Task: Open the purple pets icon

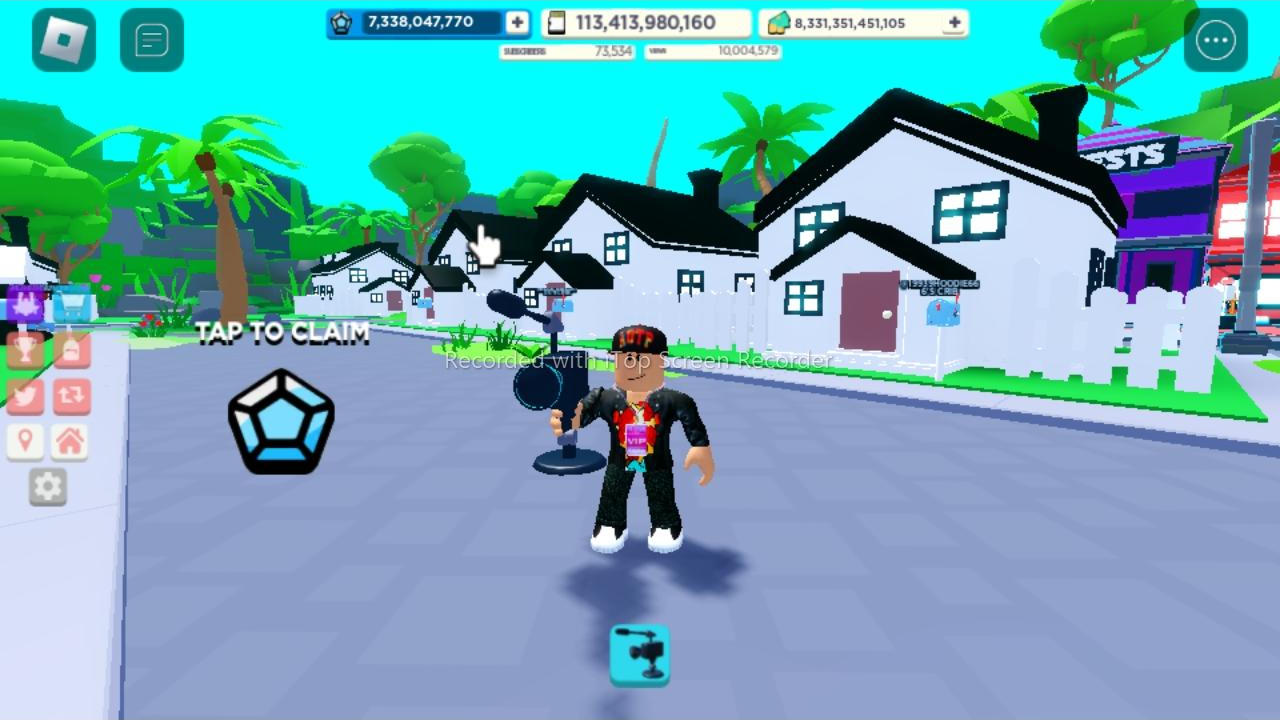Action: (25, 305)
